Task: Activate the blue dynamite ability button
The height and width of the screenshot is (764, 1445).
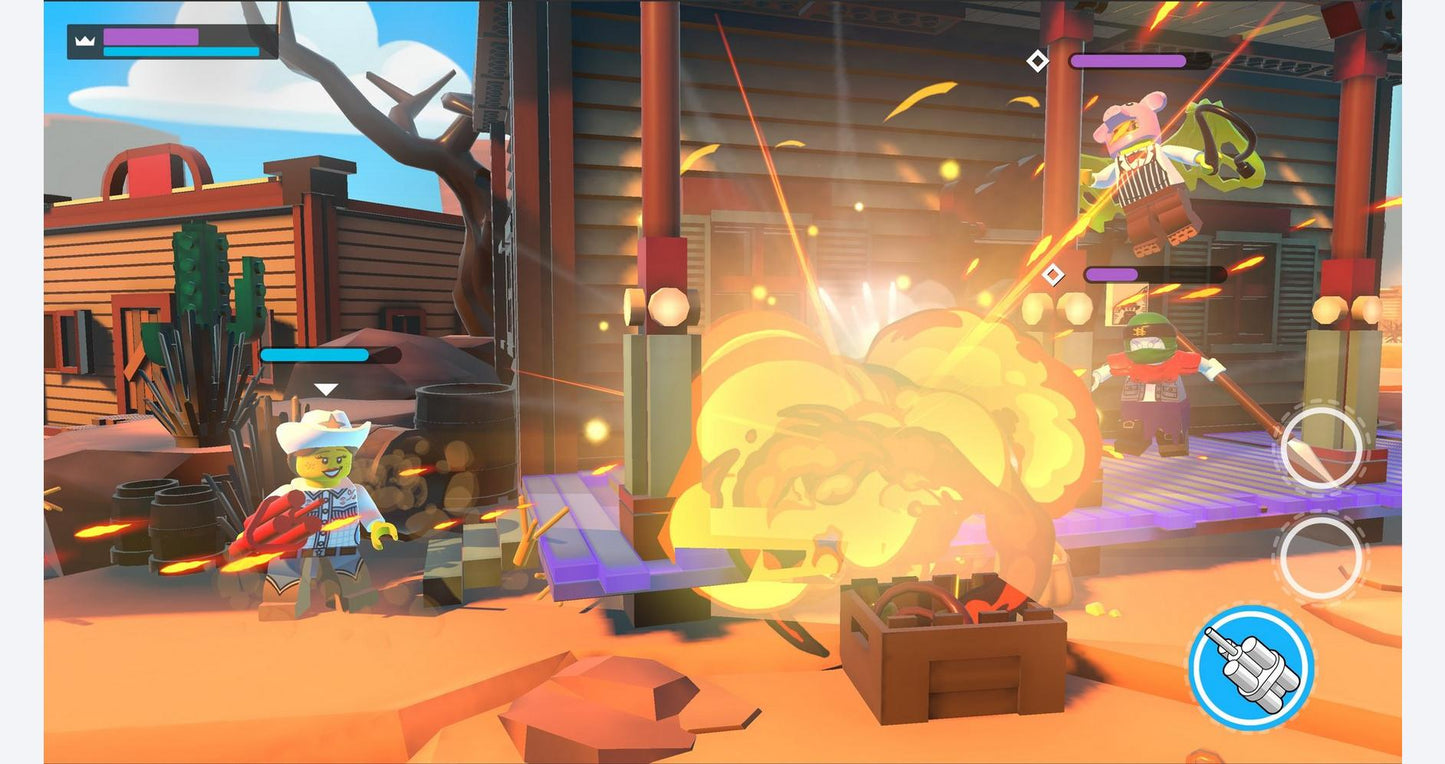Action: click(x=1250, y=667)
